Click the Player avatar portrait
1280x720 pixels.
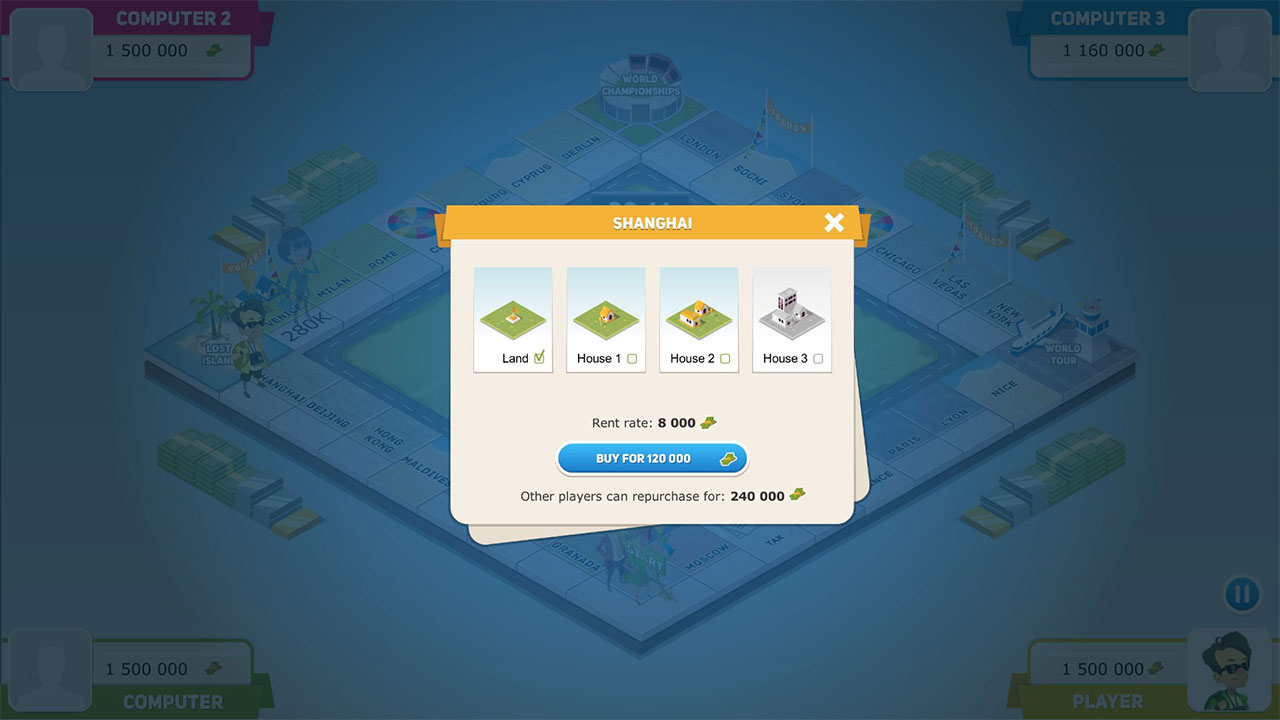click(1229, 668)
